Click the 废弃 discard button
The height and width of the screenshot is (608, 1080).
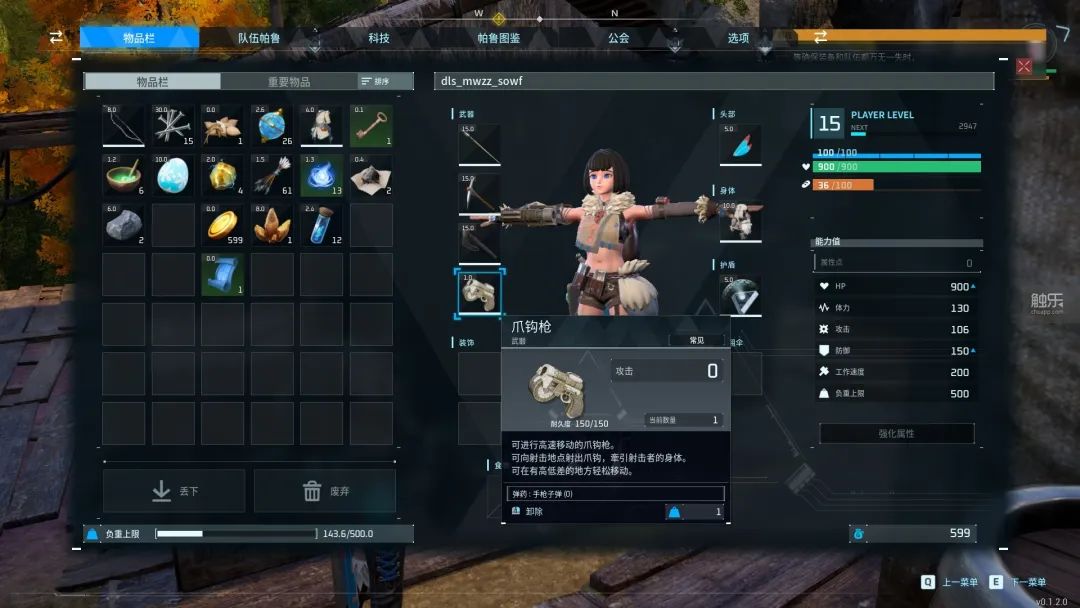(325, 491)
